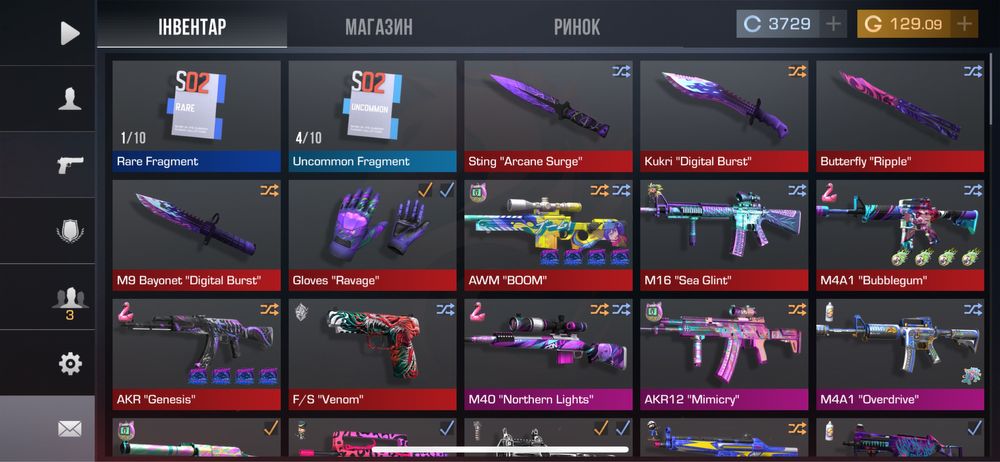This screenshot has height=462, width=1000.
Task: Pick the Butterfly "Ripple" knife
Action: click(900, 115)
